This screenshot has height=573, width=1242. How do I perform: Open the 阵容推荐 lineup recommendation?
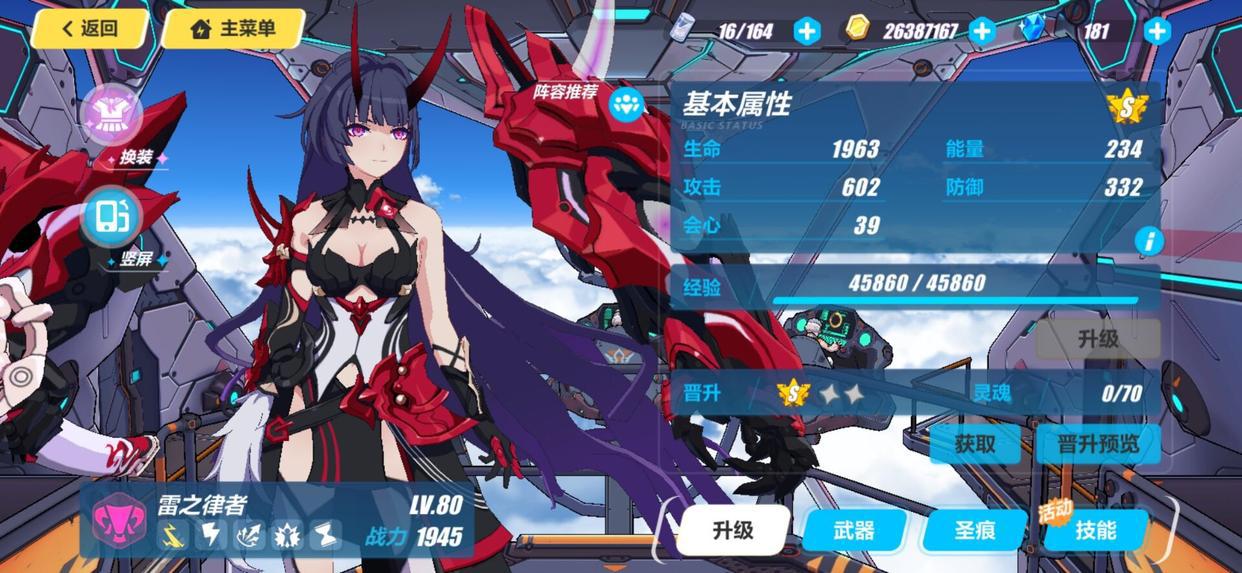pyautogui.click(x=627, y=104)
